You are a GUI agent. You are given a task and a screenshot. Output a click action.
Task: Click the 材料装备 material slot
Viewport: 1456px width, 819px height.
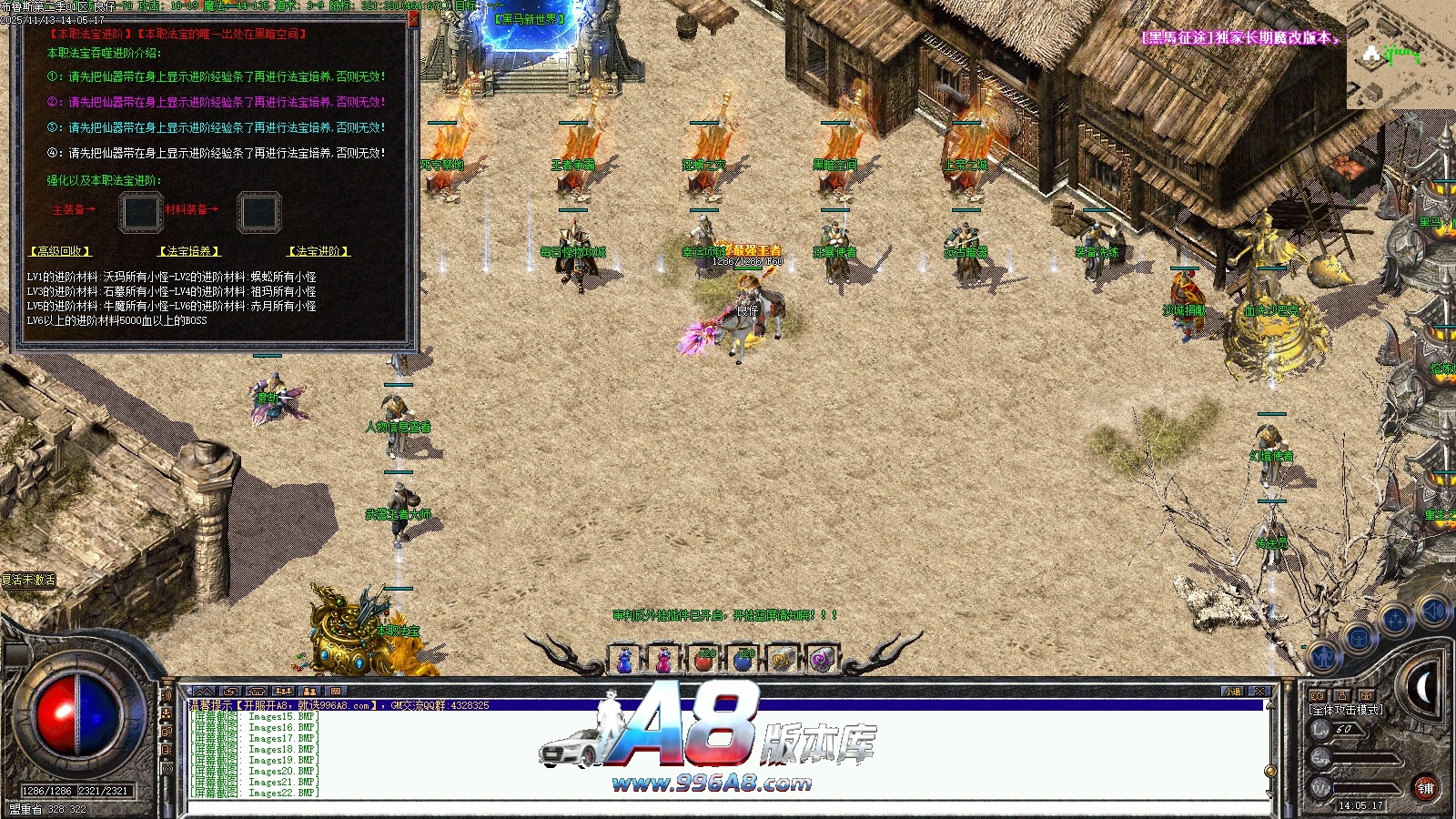click(x=259, y=212)
